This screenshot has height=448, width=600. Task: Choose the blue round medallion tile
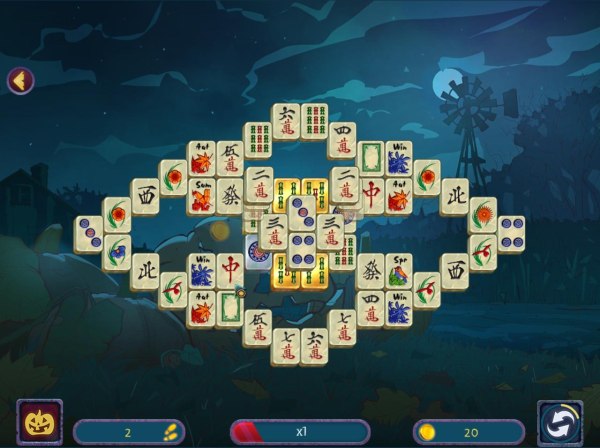pos(258,256)
